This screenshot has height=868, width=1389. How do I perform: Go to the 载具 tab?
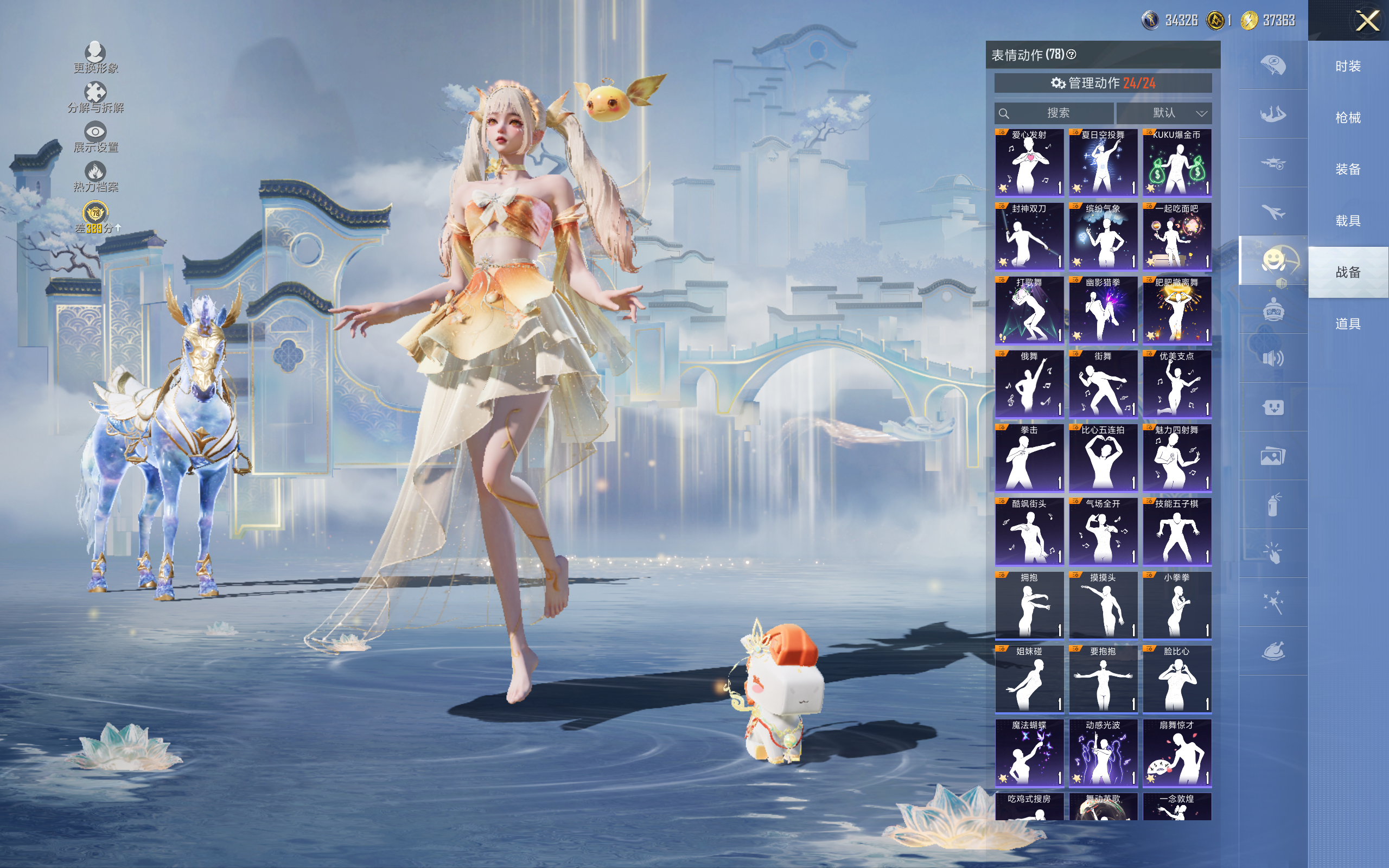(1348, 221)
